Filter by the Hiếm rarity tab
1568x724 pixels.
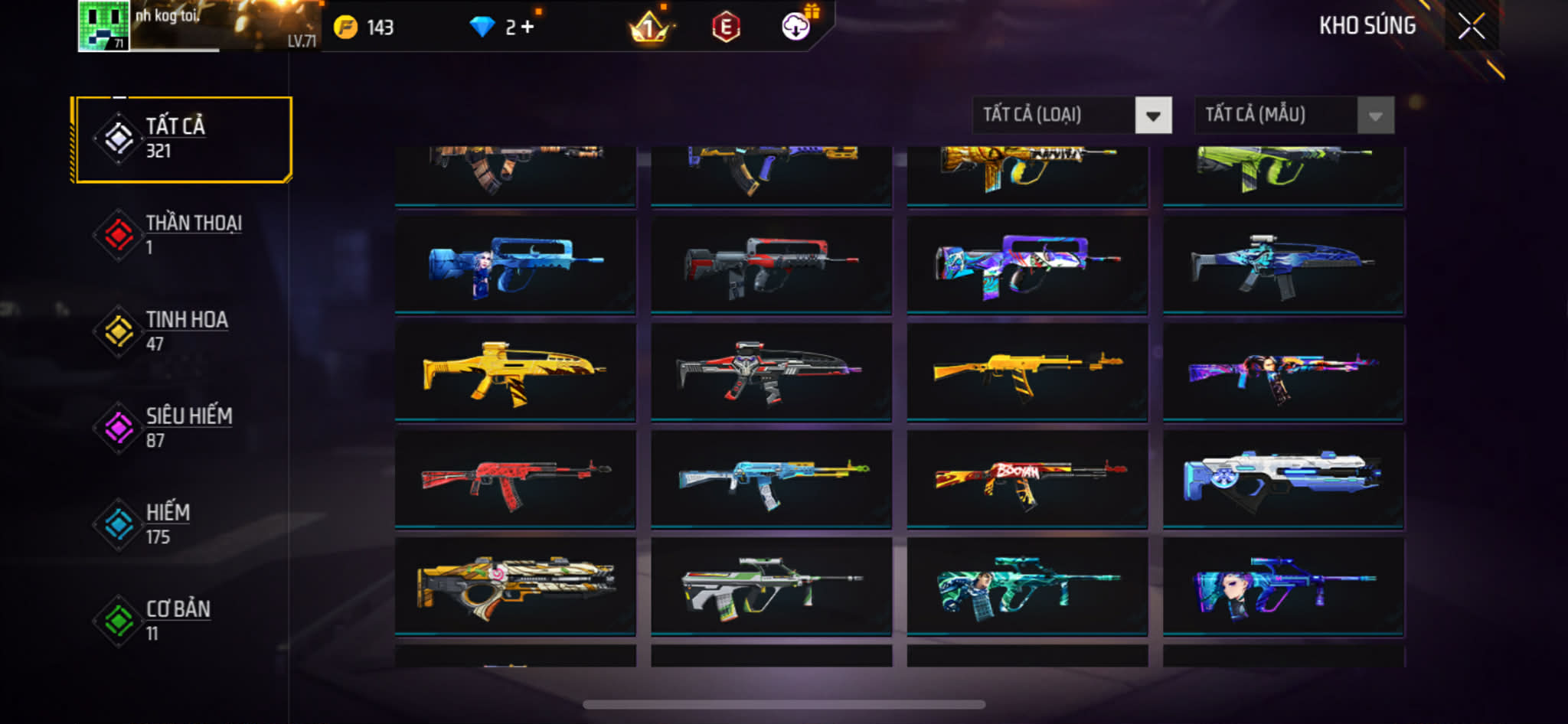tap(183, 524)
